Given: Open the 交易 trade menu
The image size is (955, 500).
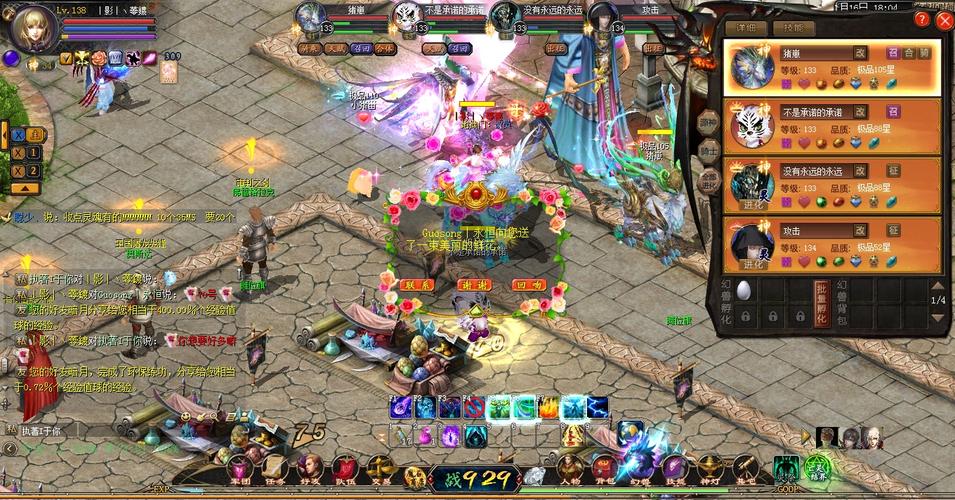Looking at the screenshot, I should (380, 468).
